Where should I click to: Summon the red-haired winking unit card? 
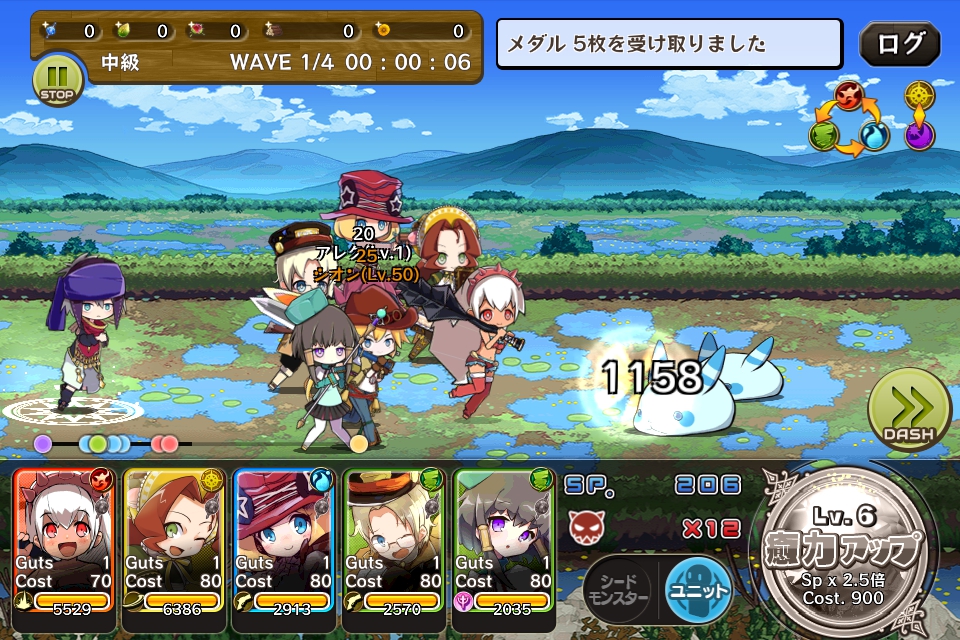(173, 540)
